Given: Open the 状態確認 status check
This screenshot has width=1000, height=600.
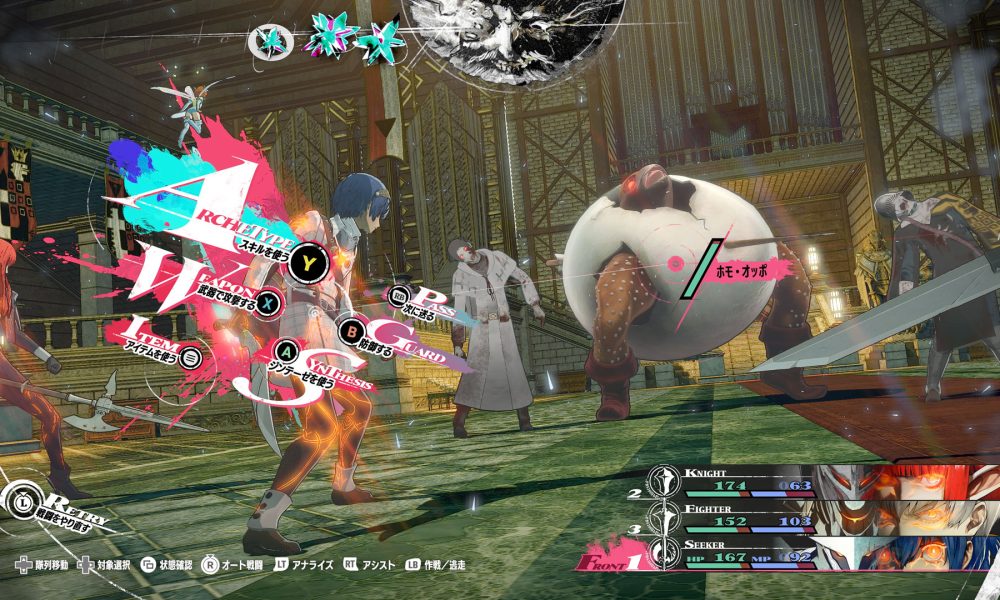Looking at the screenshot, I should [166, 566].
